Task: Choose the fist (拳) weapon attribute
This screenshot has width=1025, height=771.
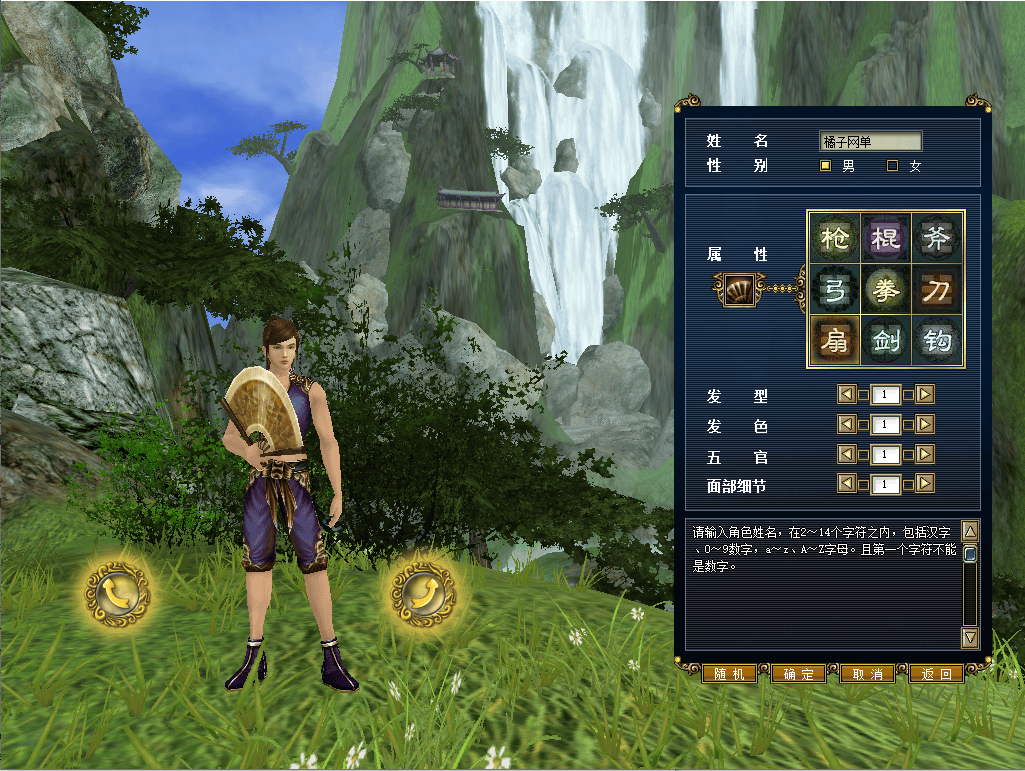Action: tap(886, 290)
